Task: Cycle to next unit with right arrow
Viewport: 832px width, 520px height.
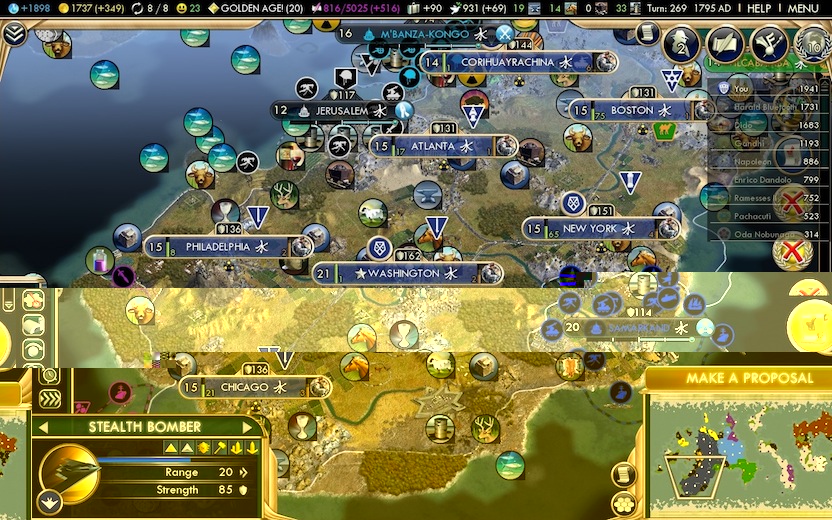Action: tap(254, 428)
